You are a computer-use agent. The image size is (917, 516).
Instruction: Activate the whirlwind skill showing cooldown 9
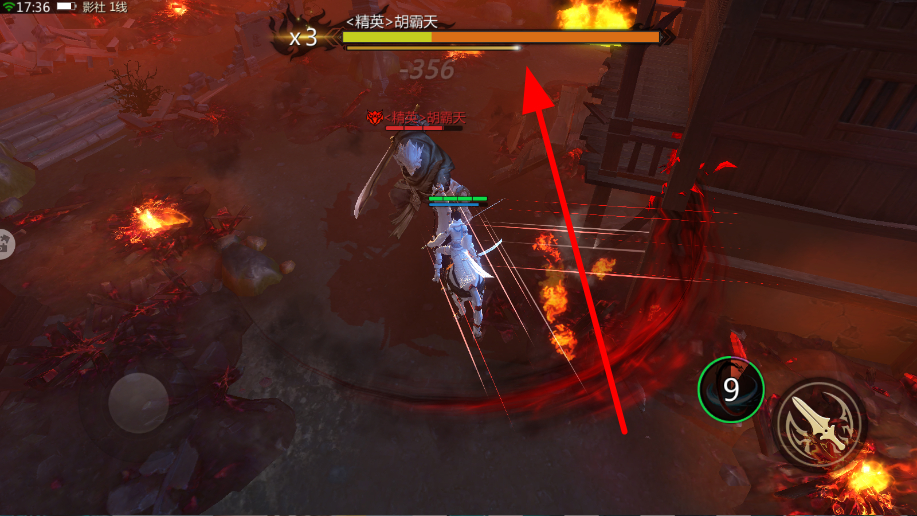tap(731, 389)
